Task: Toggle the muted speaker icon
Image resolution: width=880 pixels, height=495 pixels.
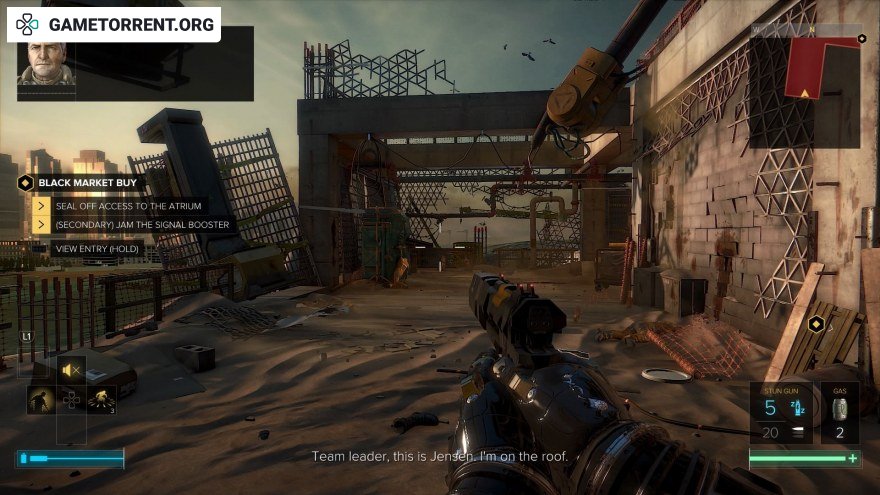Action: tap(71, 370)
